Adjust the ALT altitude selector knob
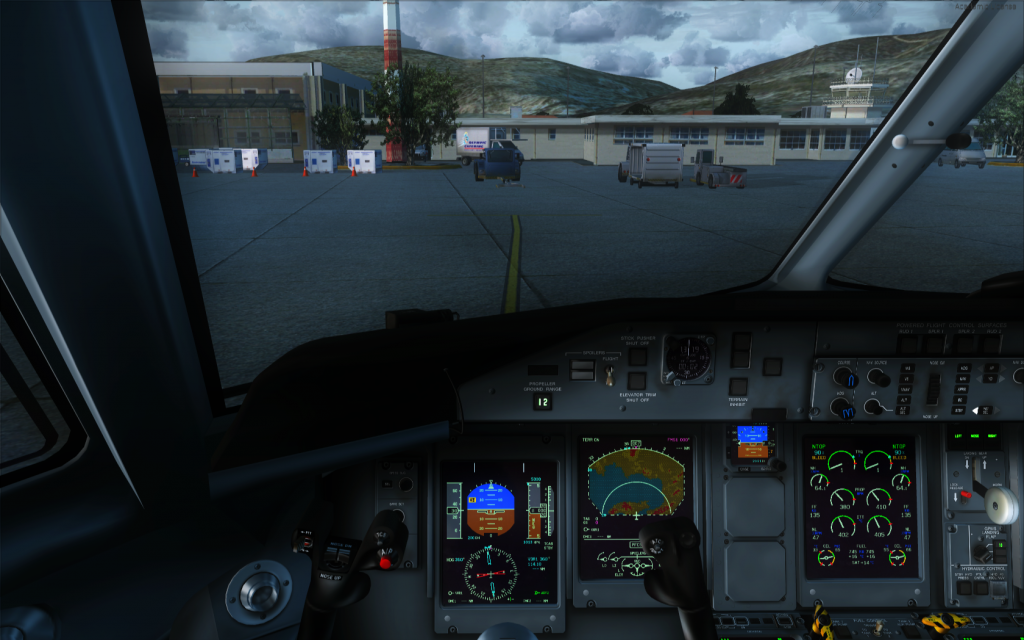 pos(878,406)
